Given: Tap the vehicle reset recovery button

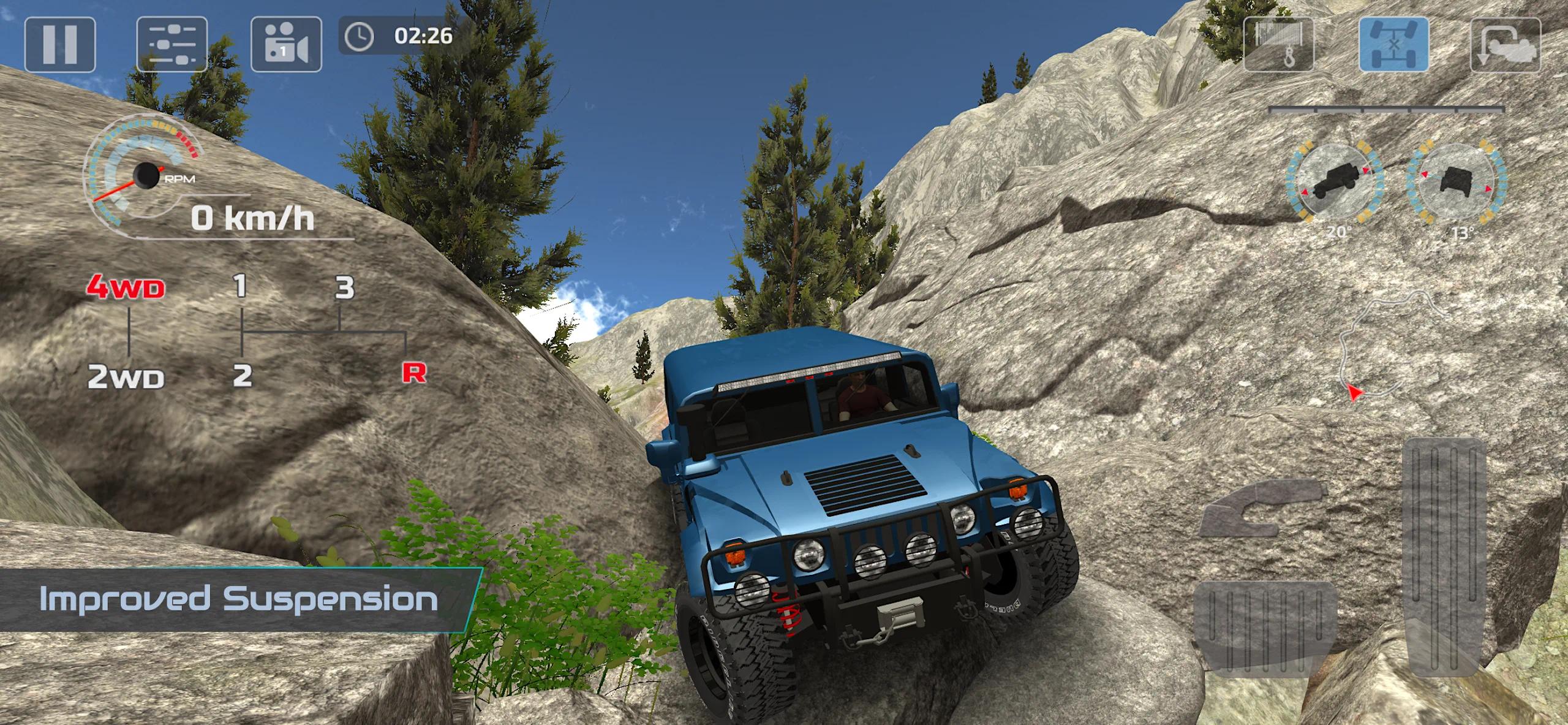Looking at the screenshot, I should 1506,45.
